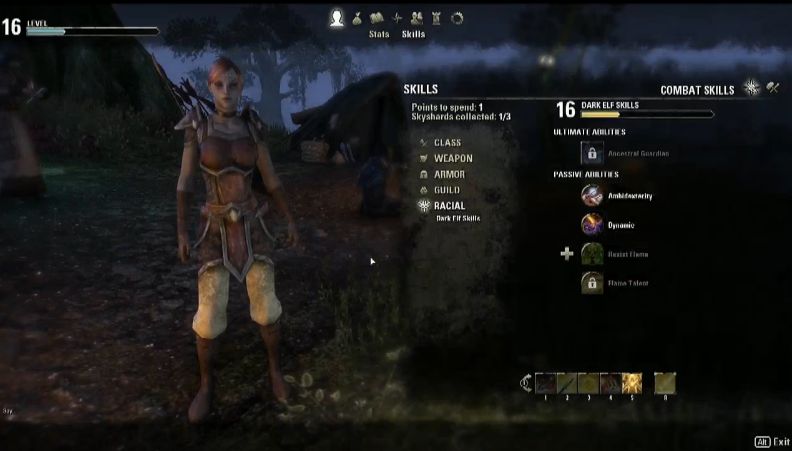Switch to the Stats tab
Viewport: 792px width, 451px height.
(378, 33)
